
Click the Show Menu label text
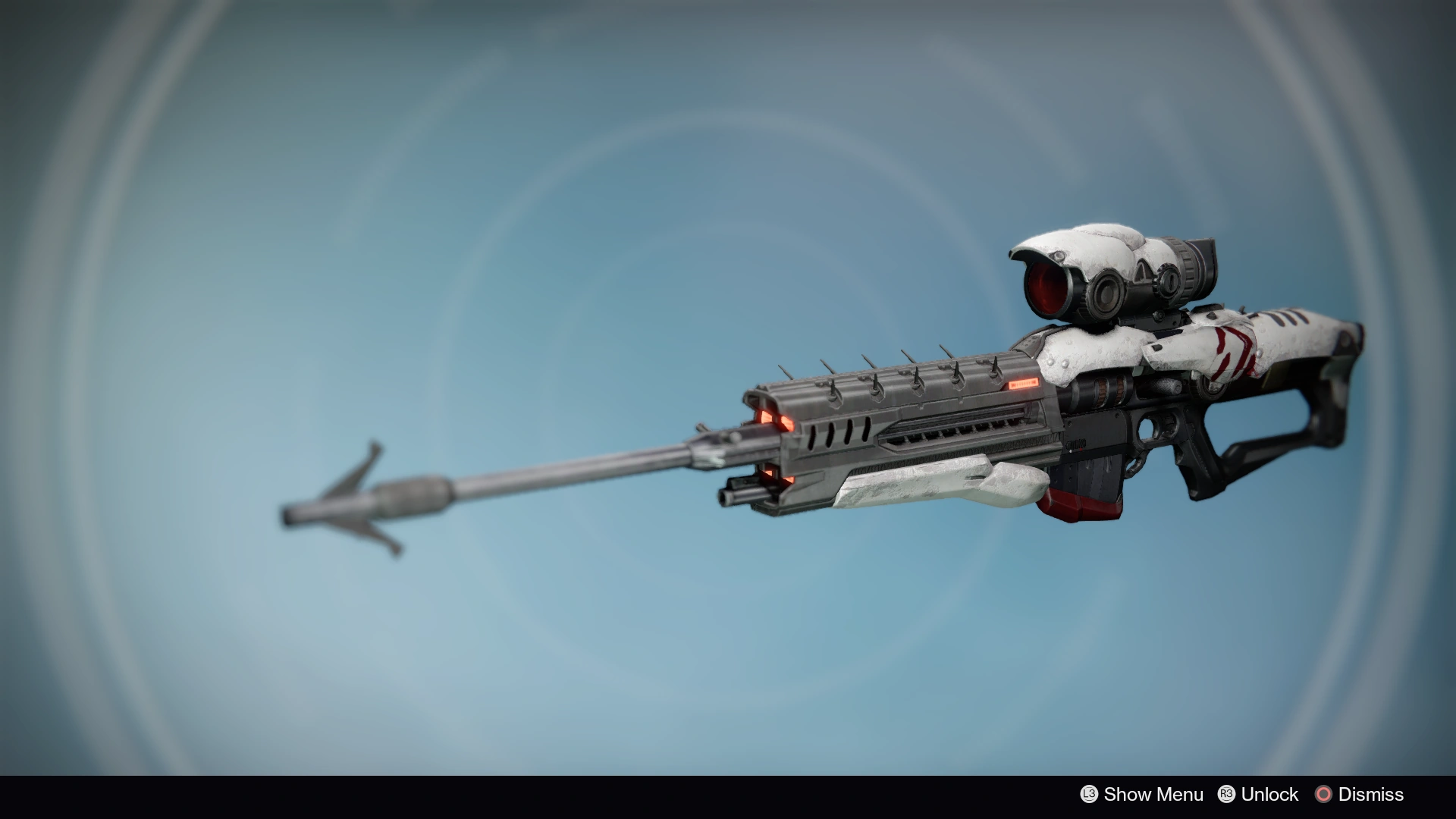pos(1154,794)
